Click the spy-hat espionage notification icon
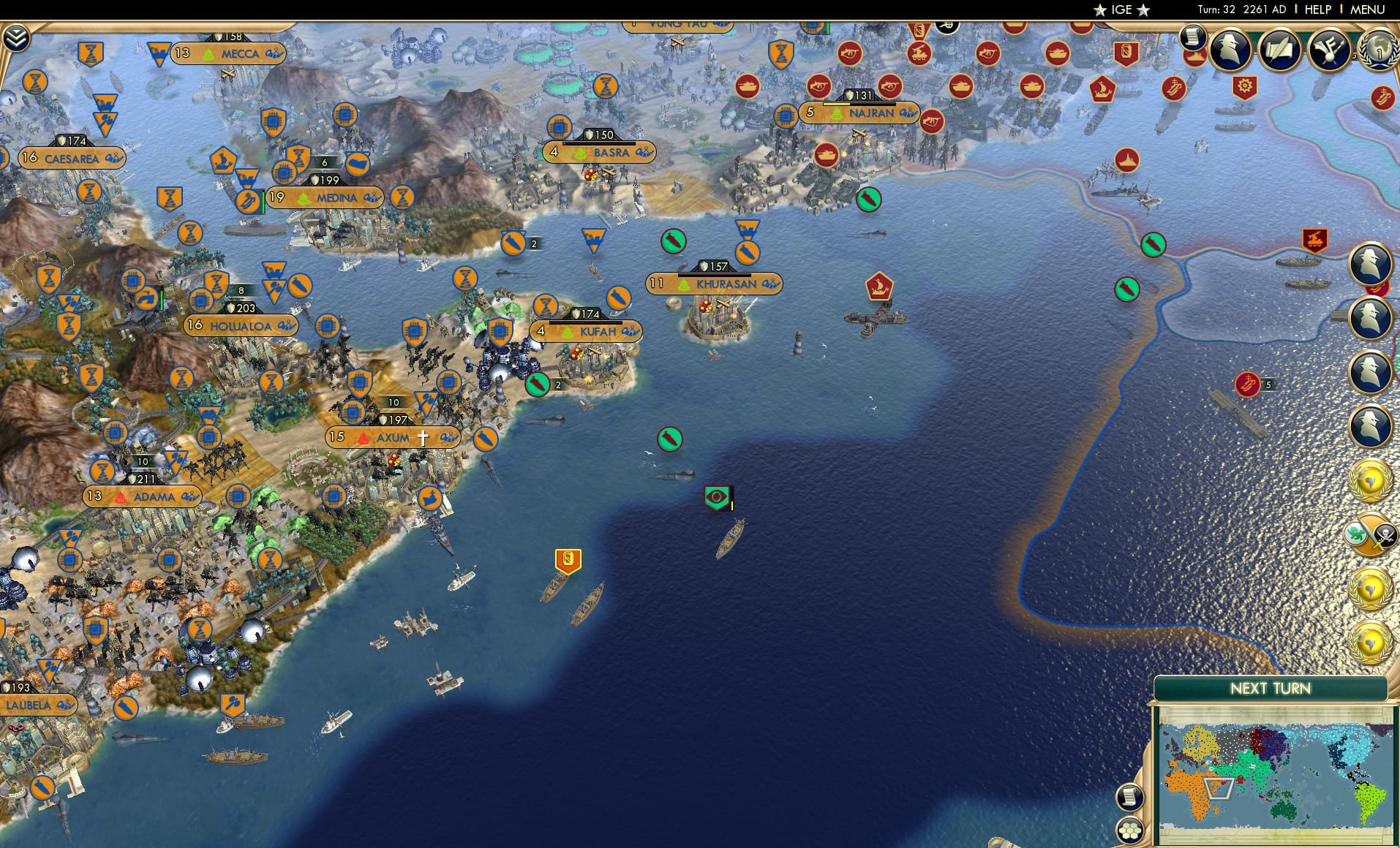The image size is (1400, 848). [x=1229, y=50]
